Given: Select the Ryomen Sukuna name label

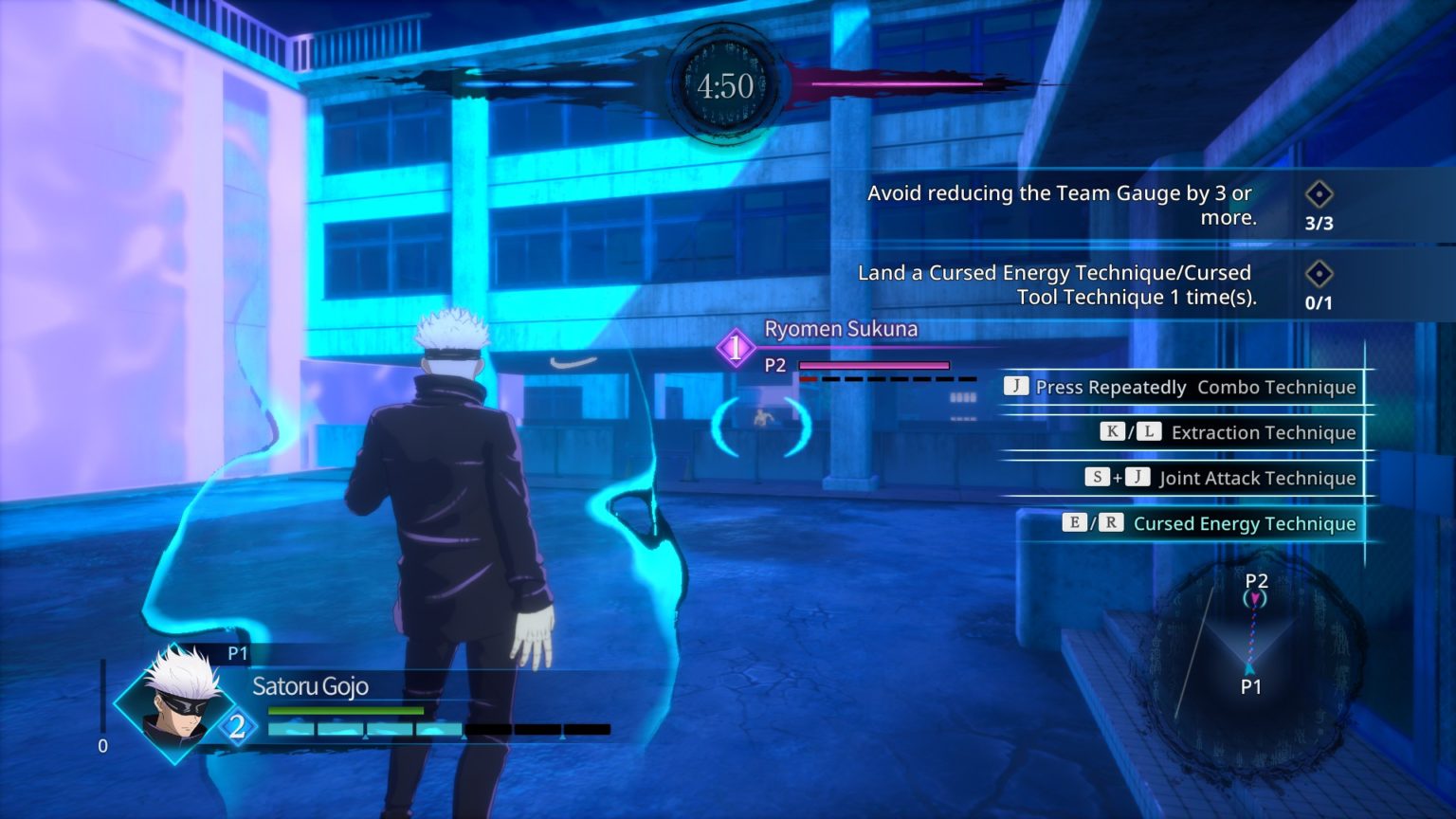Looking at the screenshot, I should (x=840, y=329).
